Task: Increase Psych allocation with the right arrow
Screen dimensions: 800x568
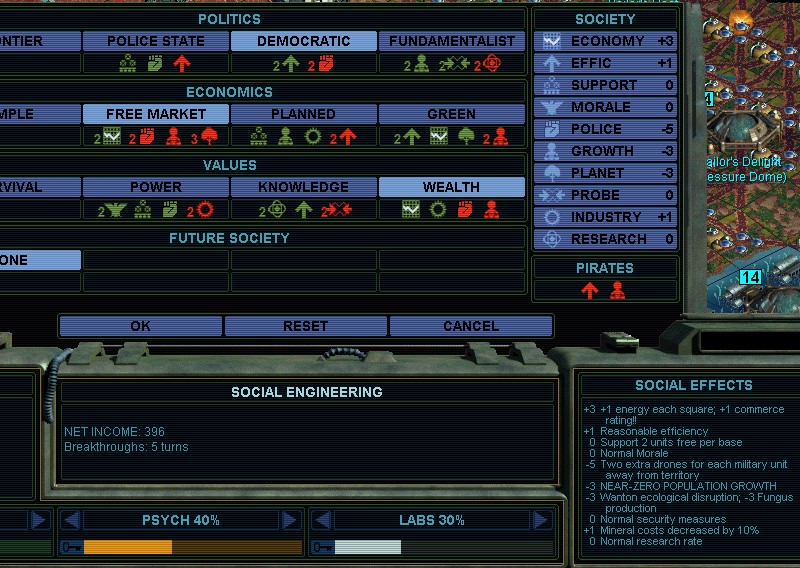Action: (x=290, y=520)
